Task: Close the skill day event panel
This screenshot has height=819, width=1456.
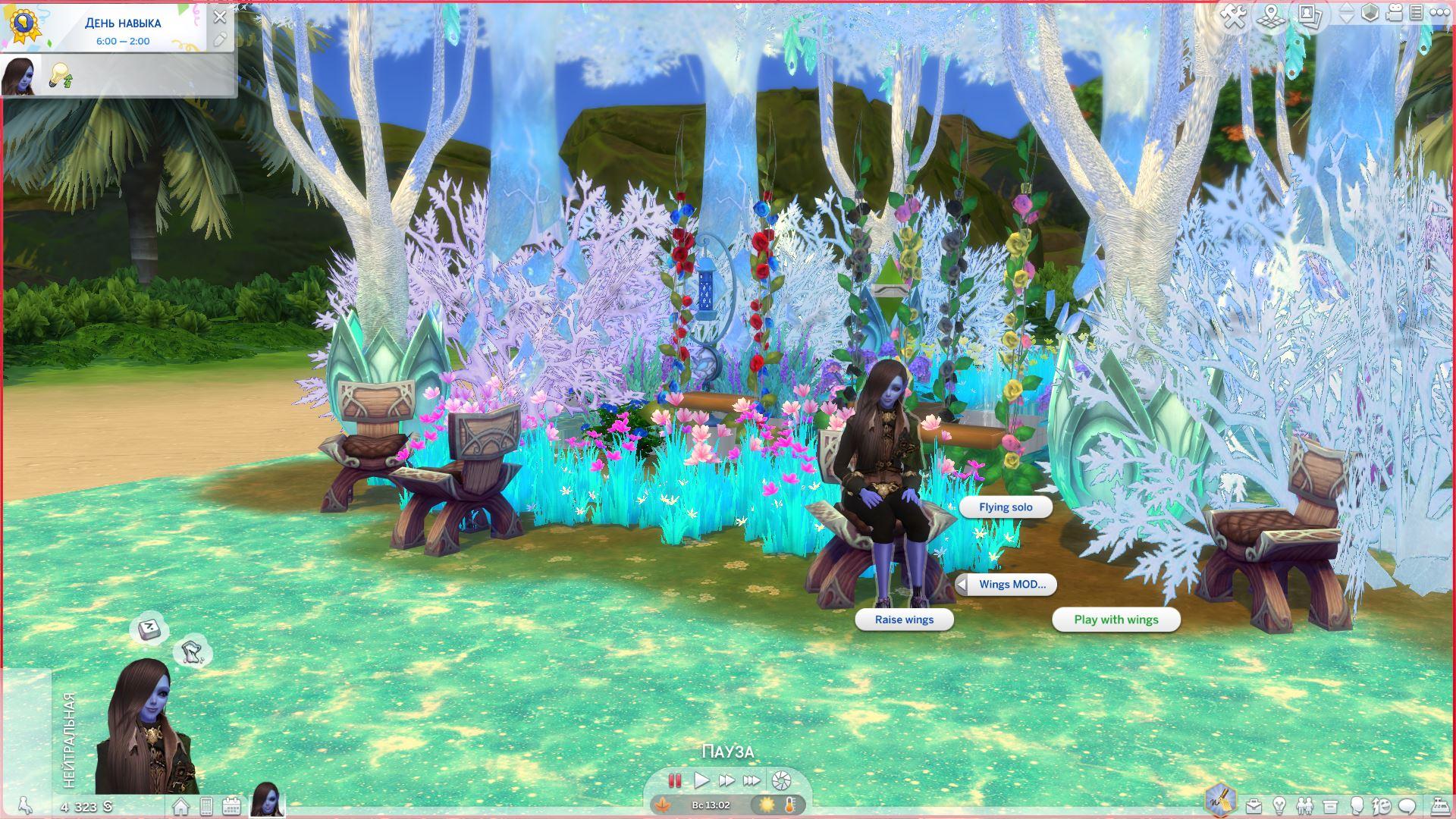Action: [220, 17]
